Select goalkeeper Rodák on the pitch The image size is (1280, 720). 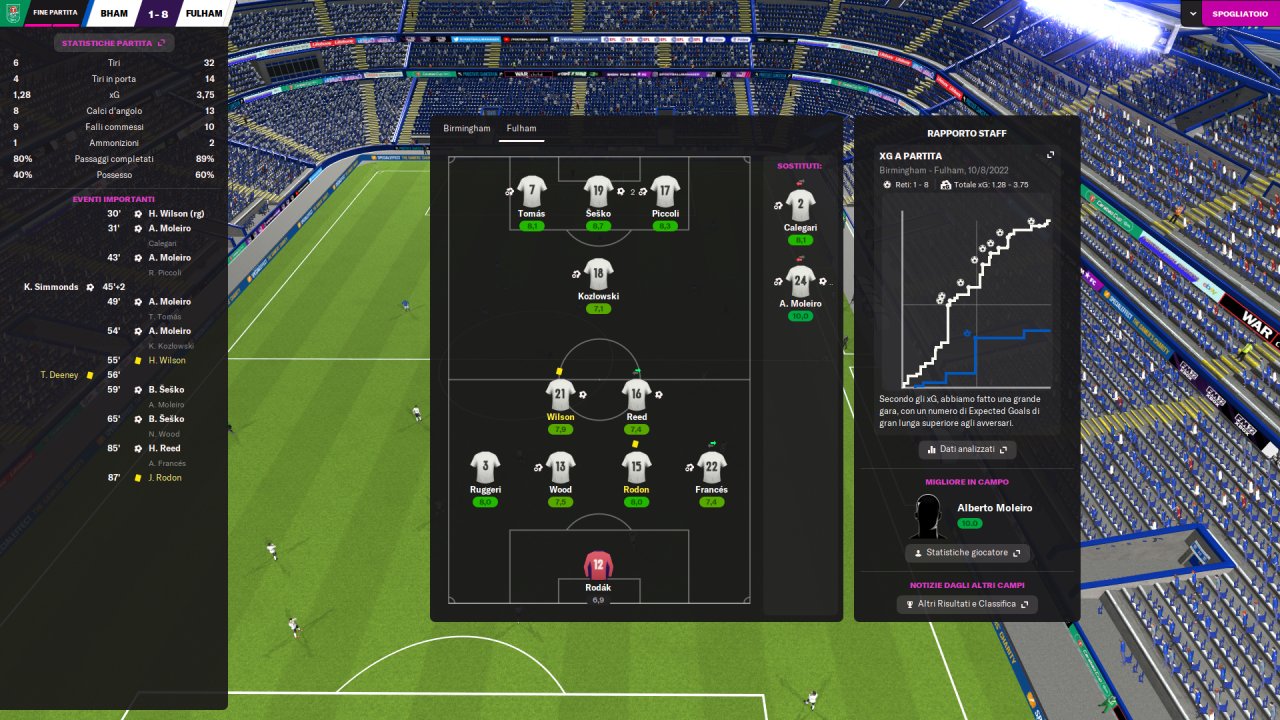click(x=598, y=565)
